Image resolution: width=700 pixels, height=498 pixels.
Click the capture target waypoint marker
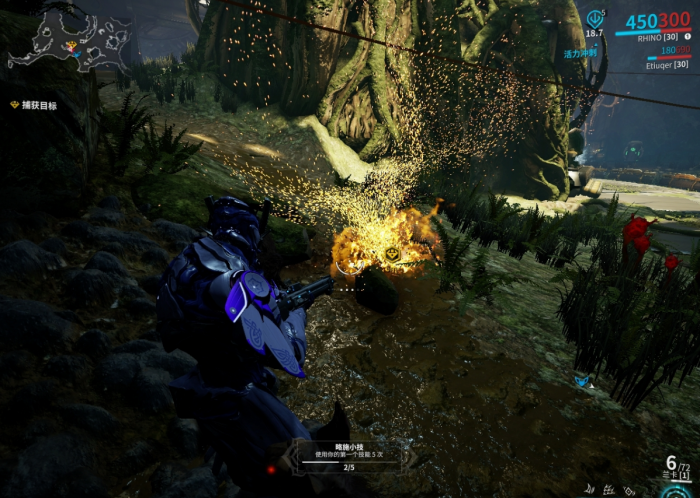point(392,254)
